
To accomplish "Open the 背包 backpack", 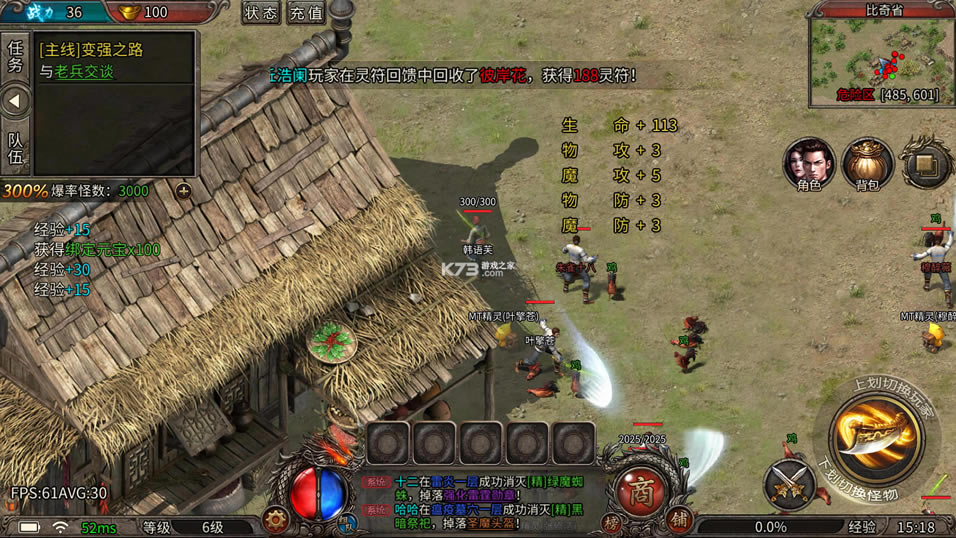I will [866, 165].
